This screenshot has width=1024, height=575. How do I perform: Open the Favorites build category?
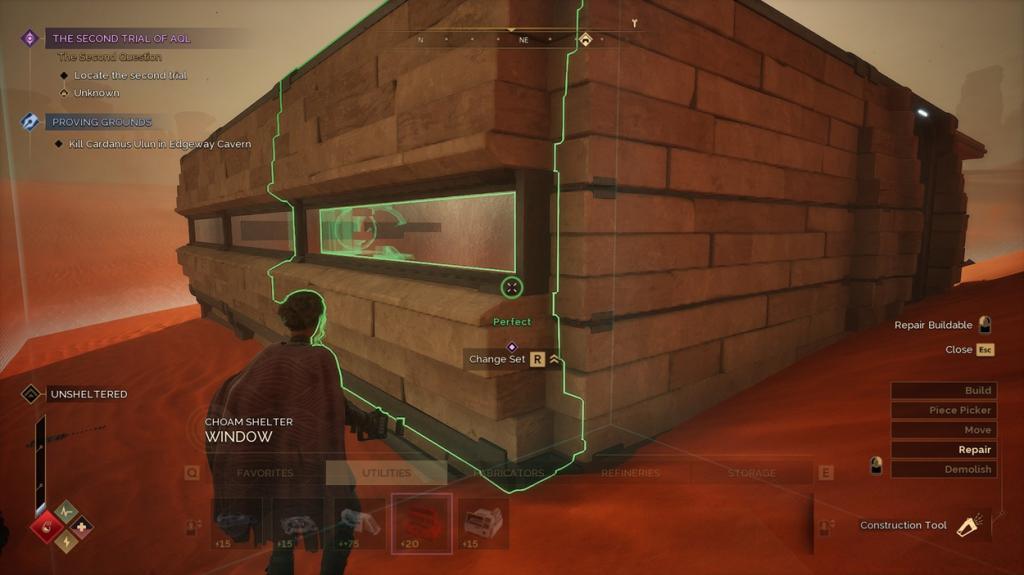(x=265, y=473)
